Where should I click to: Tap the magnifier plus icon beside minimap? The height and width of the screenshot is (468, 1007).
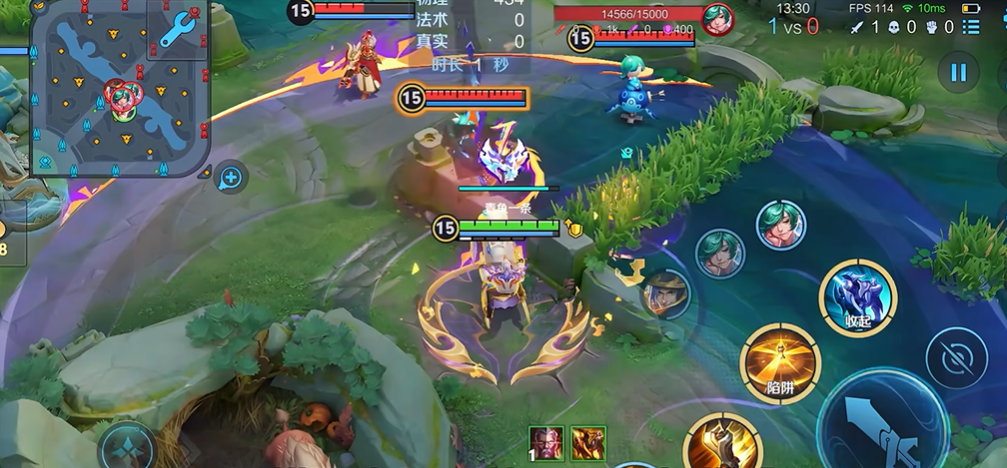click(231, 178)
